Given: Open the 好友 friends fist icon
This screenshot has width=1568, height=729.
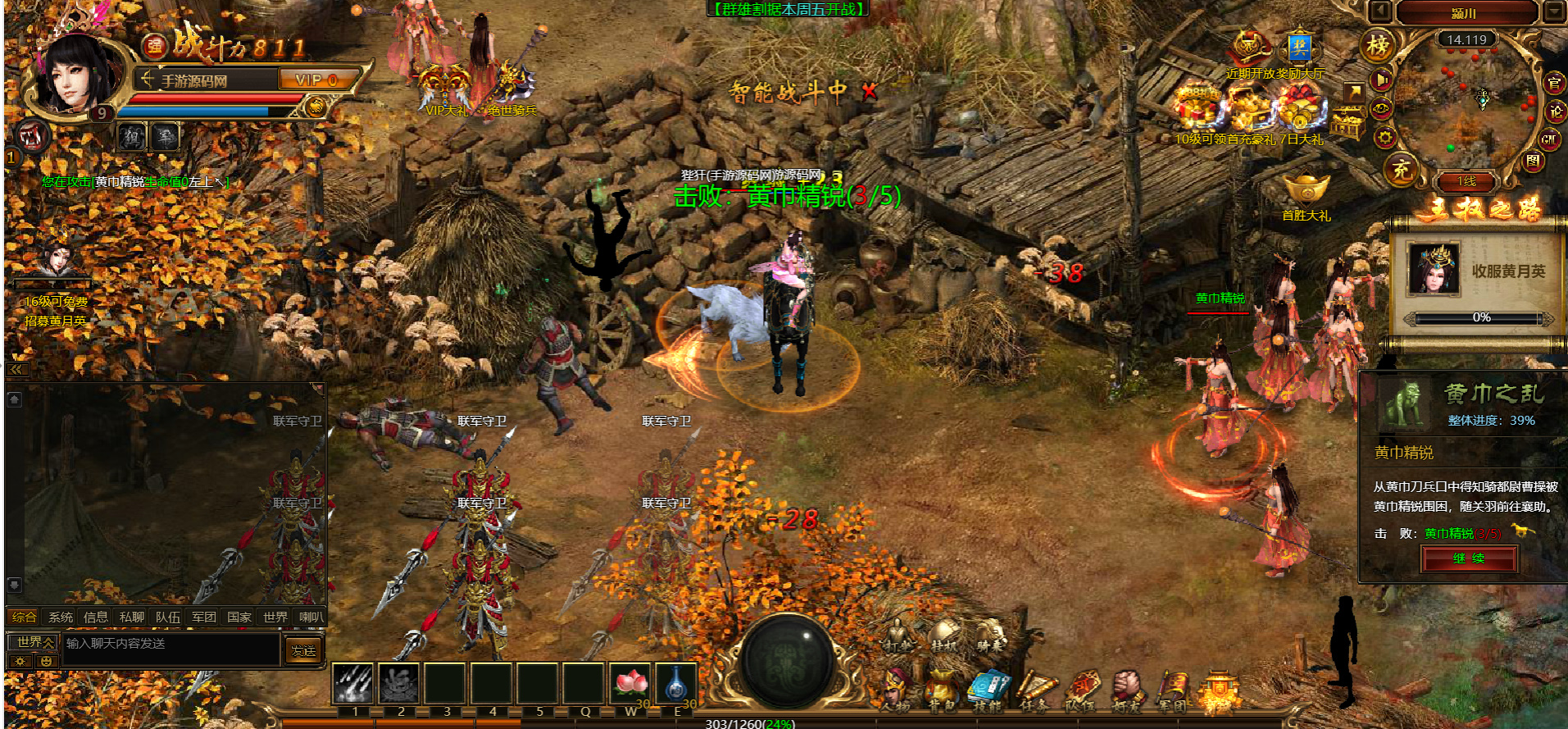Looking at the screenshot, I should (1127, 689).
